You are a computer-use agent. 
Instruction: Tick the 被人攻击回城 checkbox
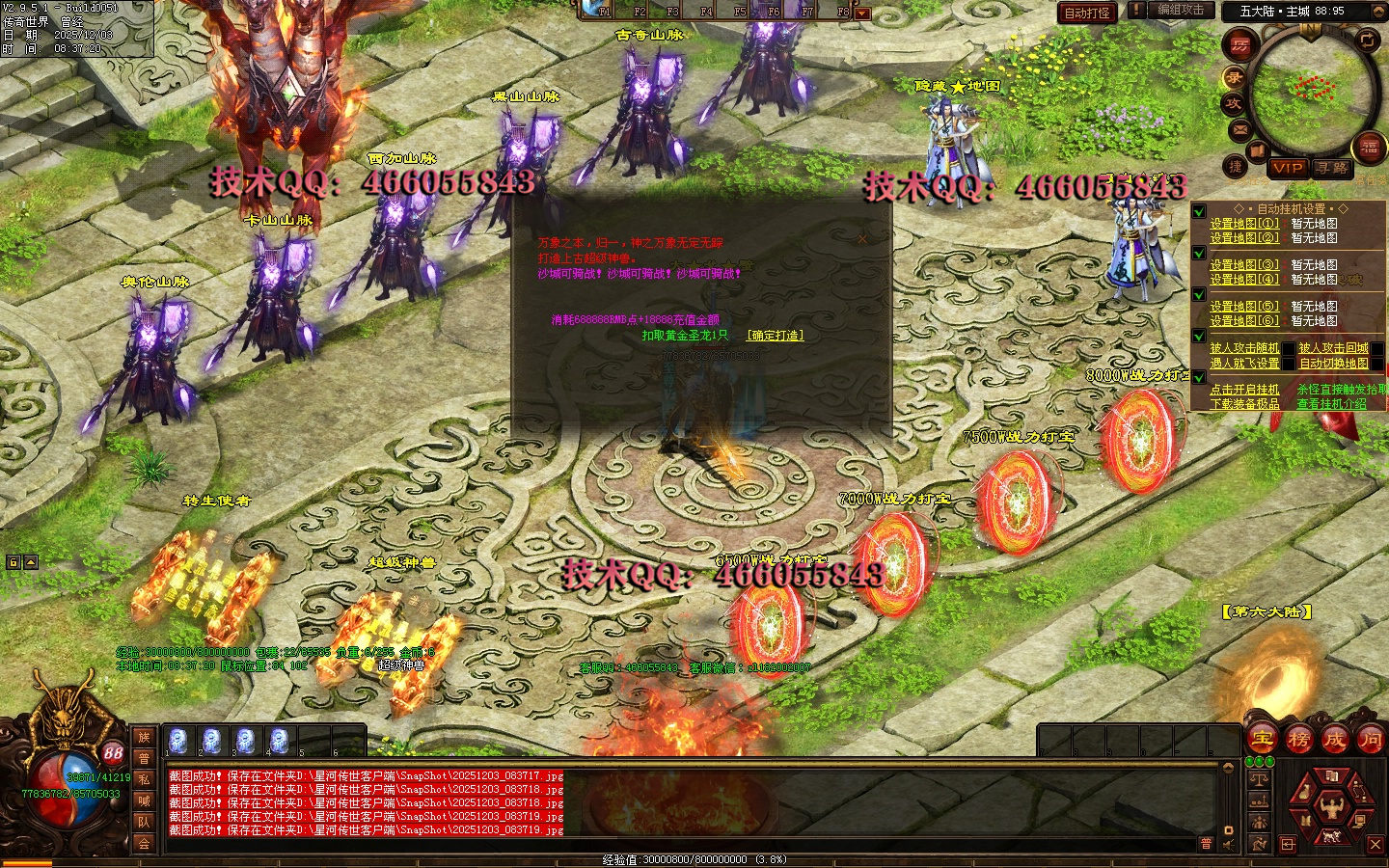pos(1376,348)
